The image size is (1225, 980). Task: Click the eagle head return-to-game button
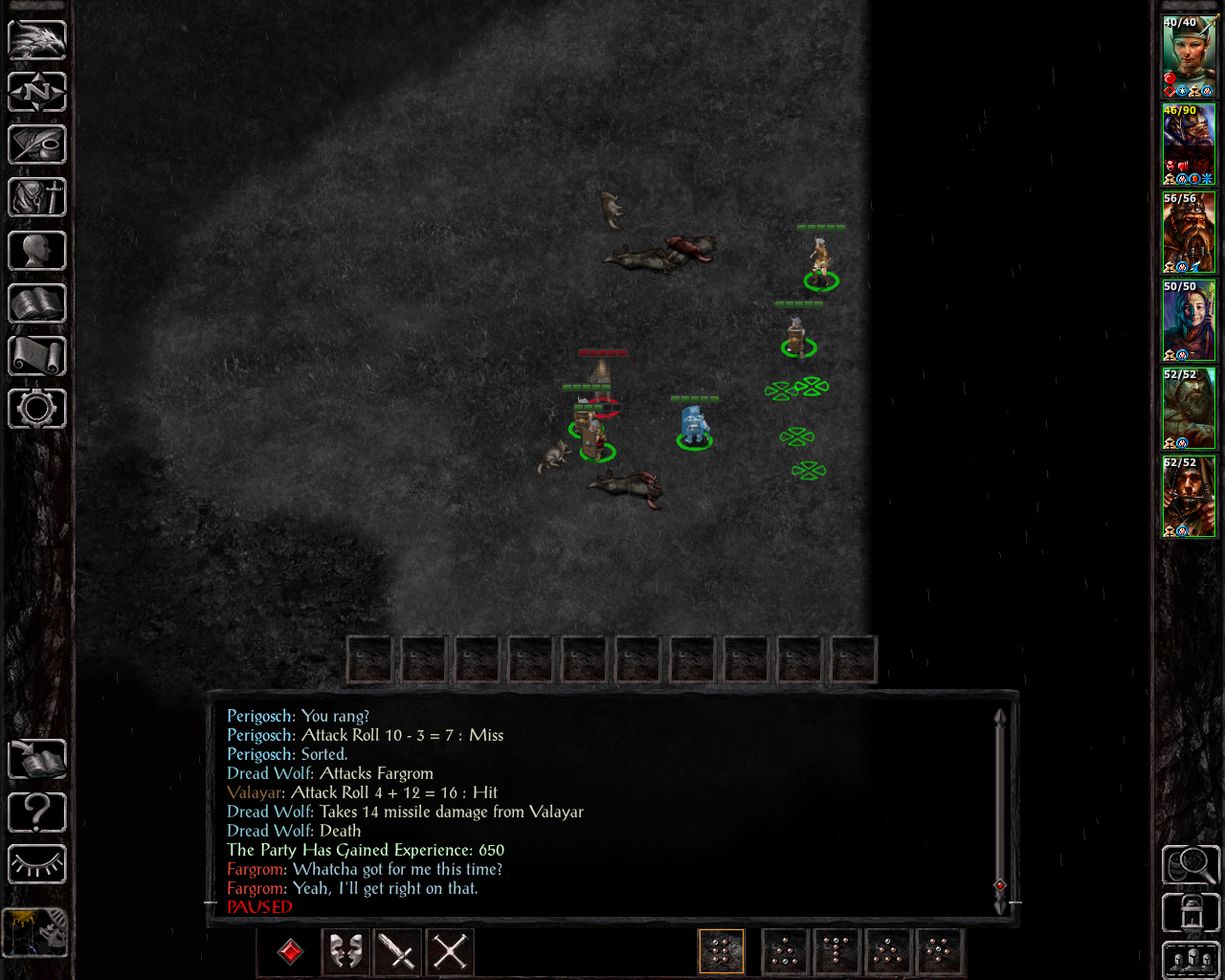pos(37,39)
